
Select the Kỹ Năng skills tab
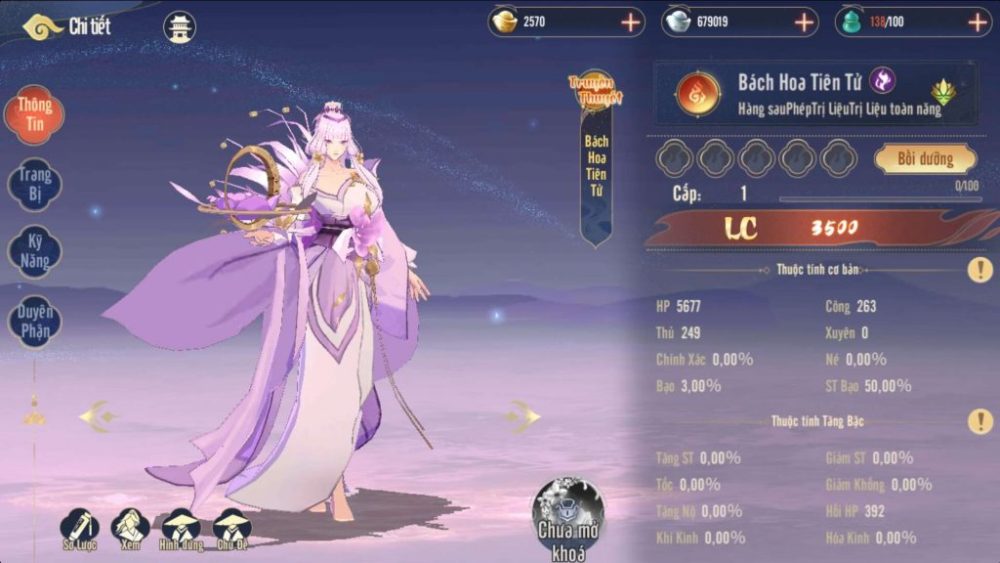(x=35, y=251)
